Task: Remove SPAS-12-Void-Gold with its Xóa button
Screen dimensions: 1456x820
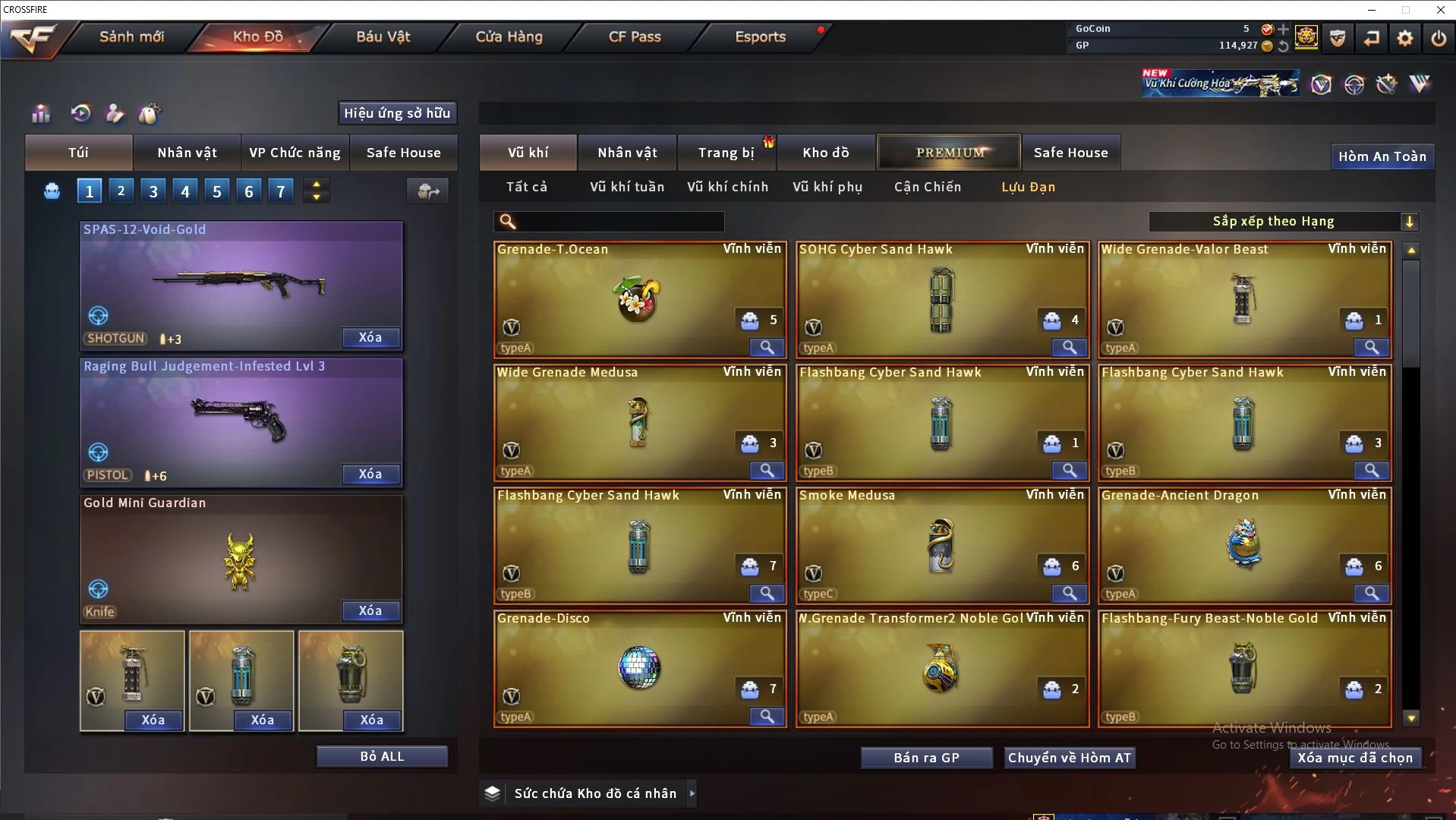Action: (370, 338)
